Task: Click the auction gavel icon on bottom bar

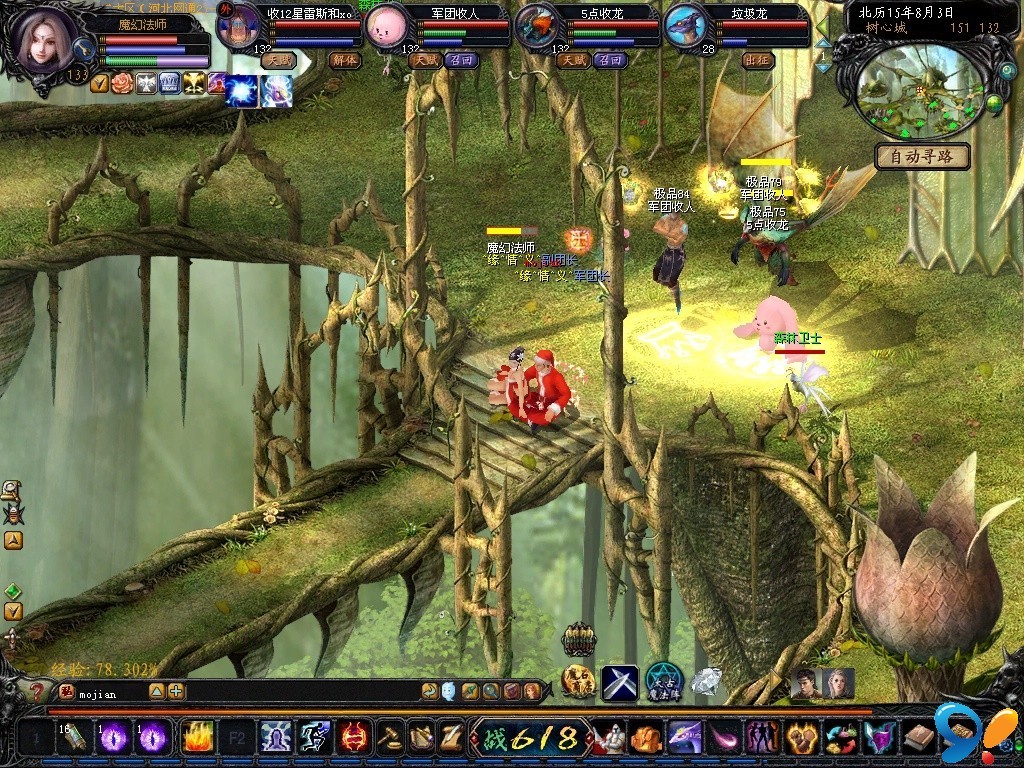Action: (x=388, y=738)
